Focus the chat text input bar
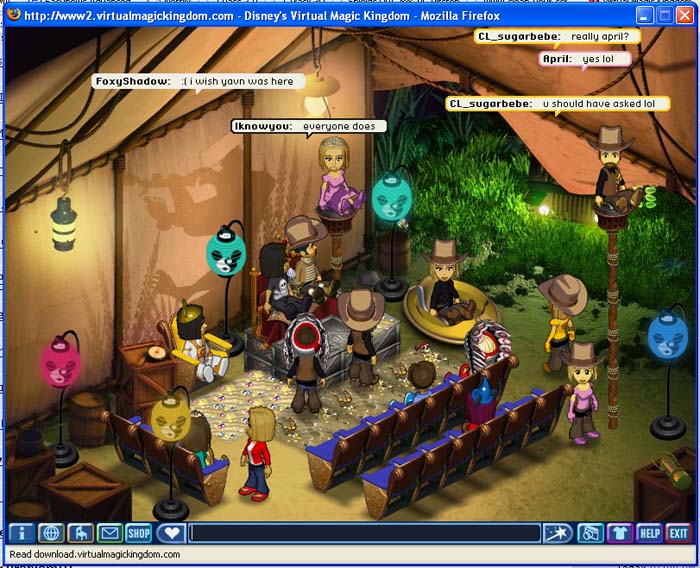Viewport: 700px width, 568px height. [x=365, y=533]
